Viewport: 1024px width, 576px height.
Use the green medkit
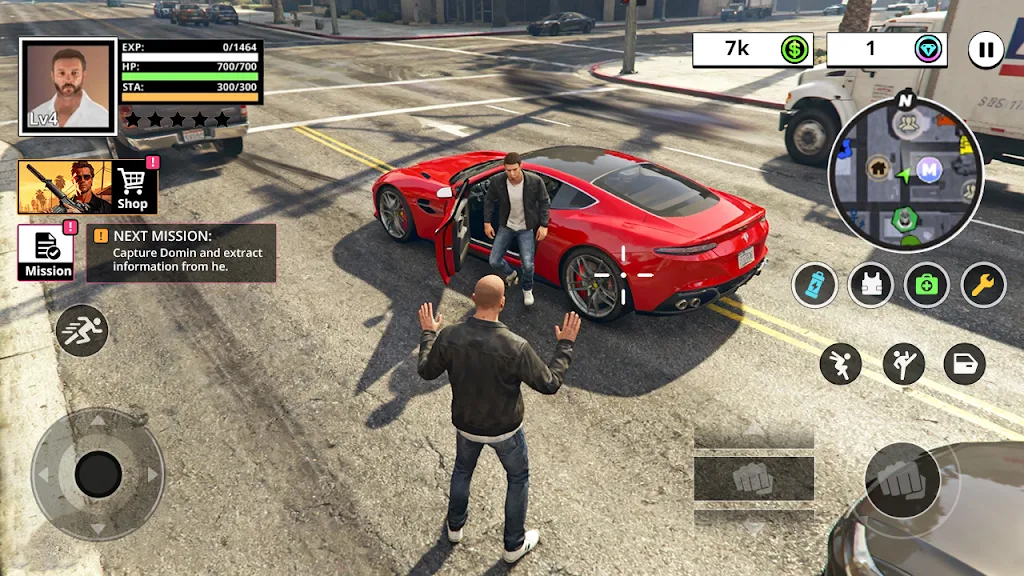[926, 285]
